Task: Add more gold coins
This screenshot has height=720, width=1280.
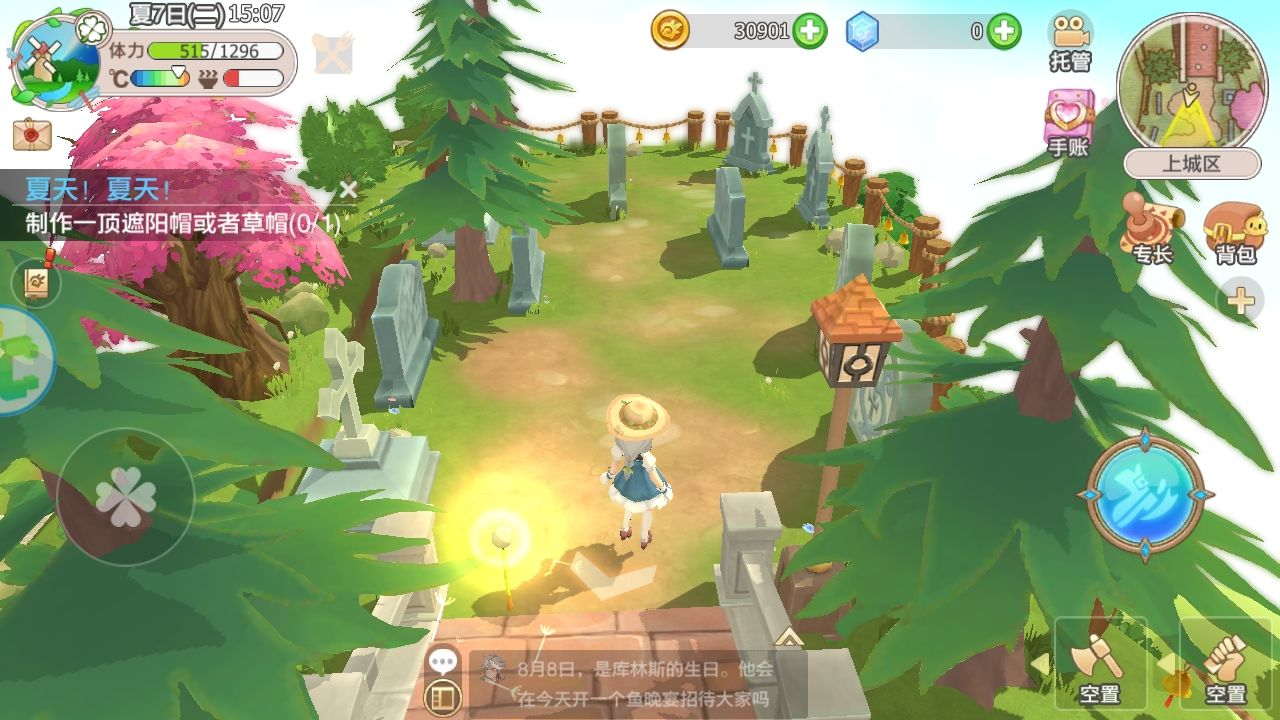Action: 810,32
